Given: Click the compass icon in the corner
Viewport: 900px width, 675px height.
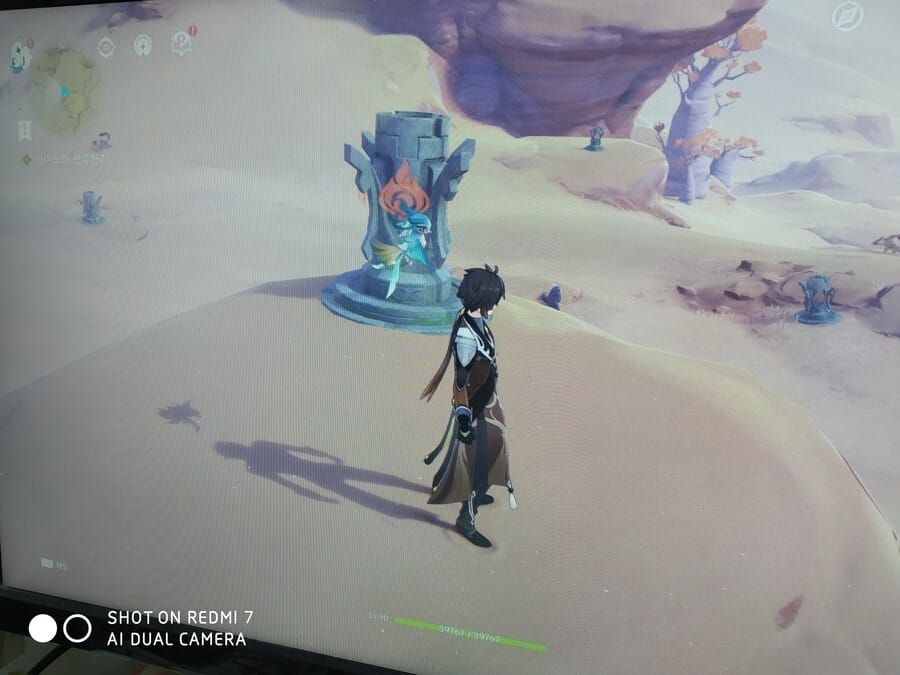Looking at the screenshot, I should [847, 16].
